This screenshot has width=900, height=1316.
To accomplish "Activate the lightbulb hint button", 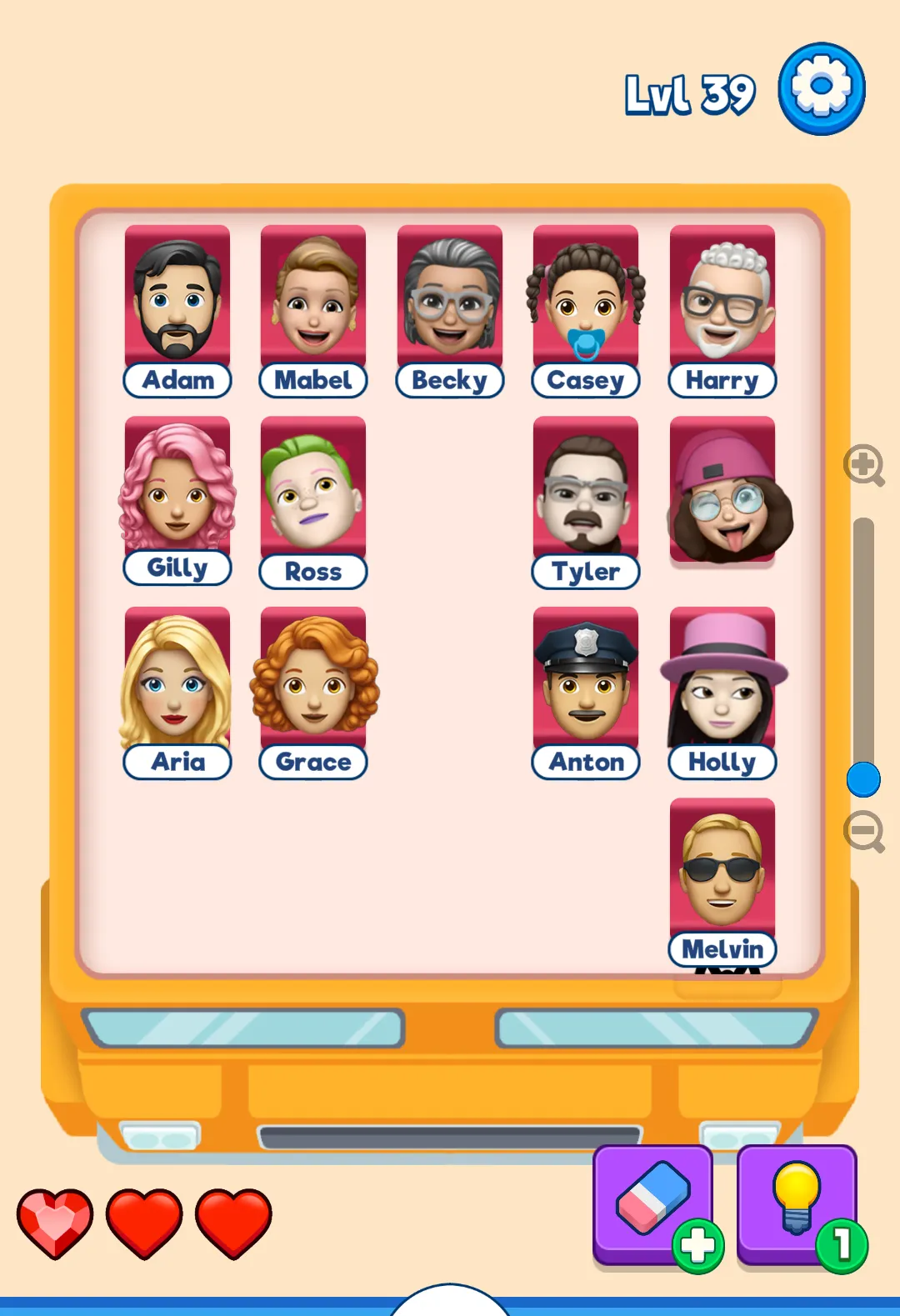I will [797, 1203].
